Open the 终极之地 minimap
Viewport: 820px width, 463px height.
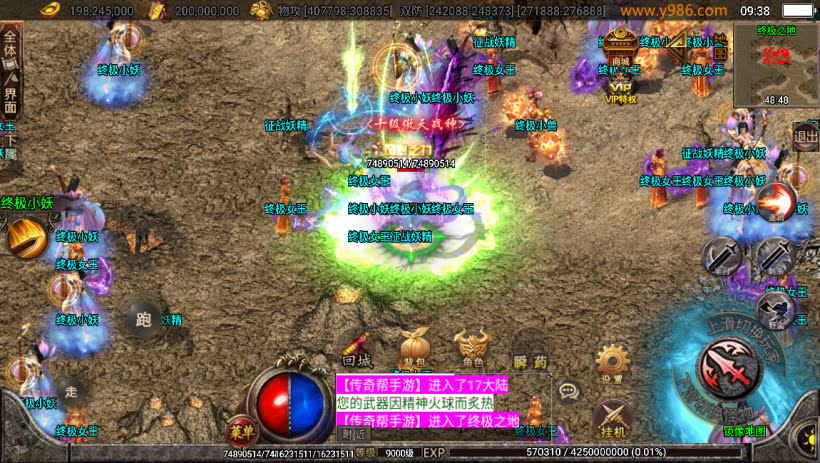[x=776, y=62]
